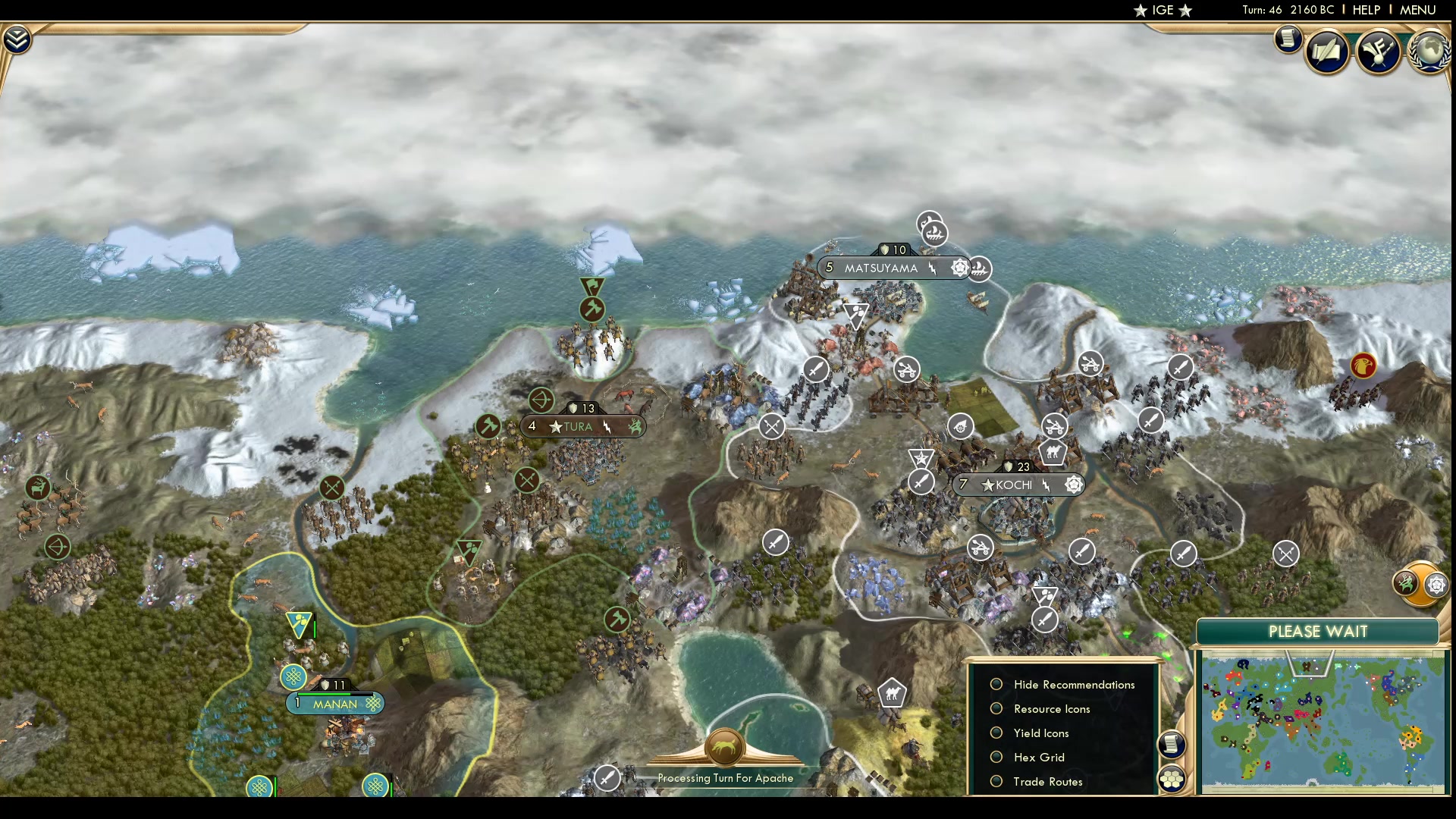
Task: Click the Processing Turn For Apache progress bar
Action: (728, 778)
